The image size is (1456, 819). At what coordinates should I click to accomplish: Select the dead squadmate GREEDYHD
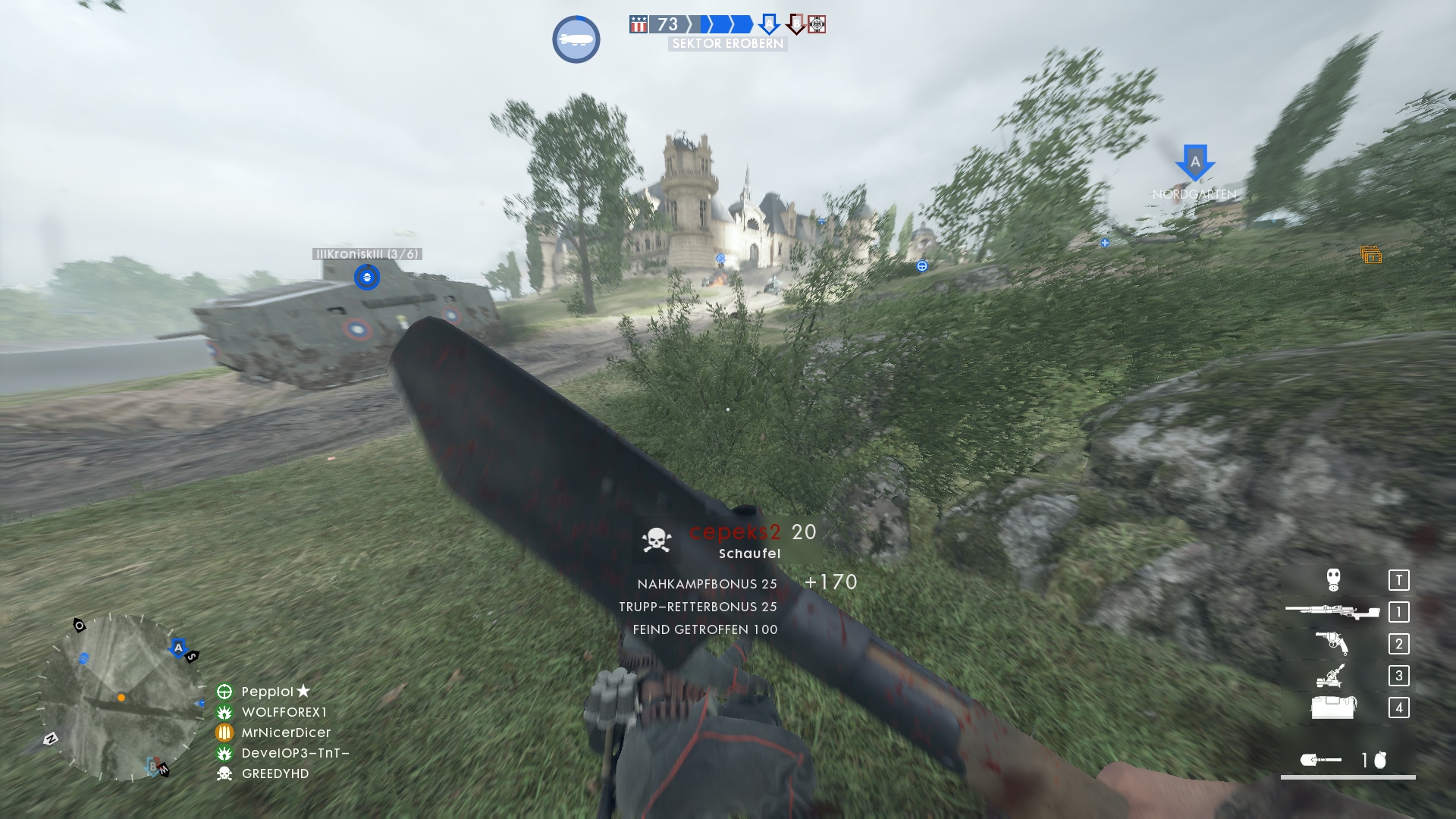point(275,773)
